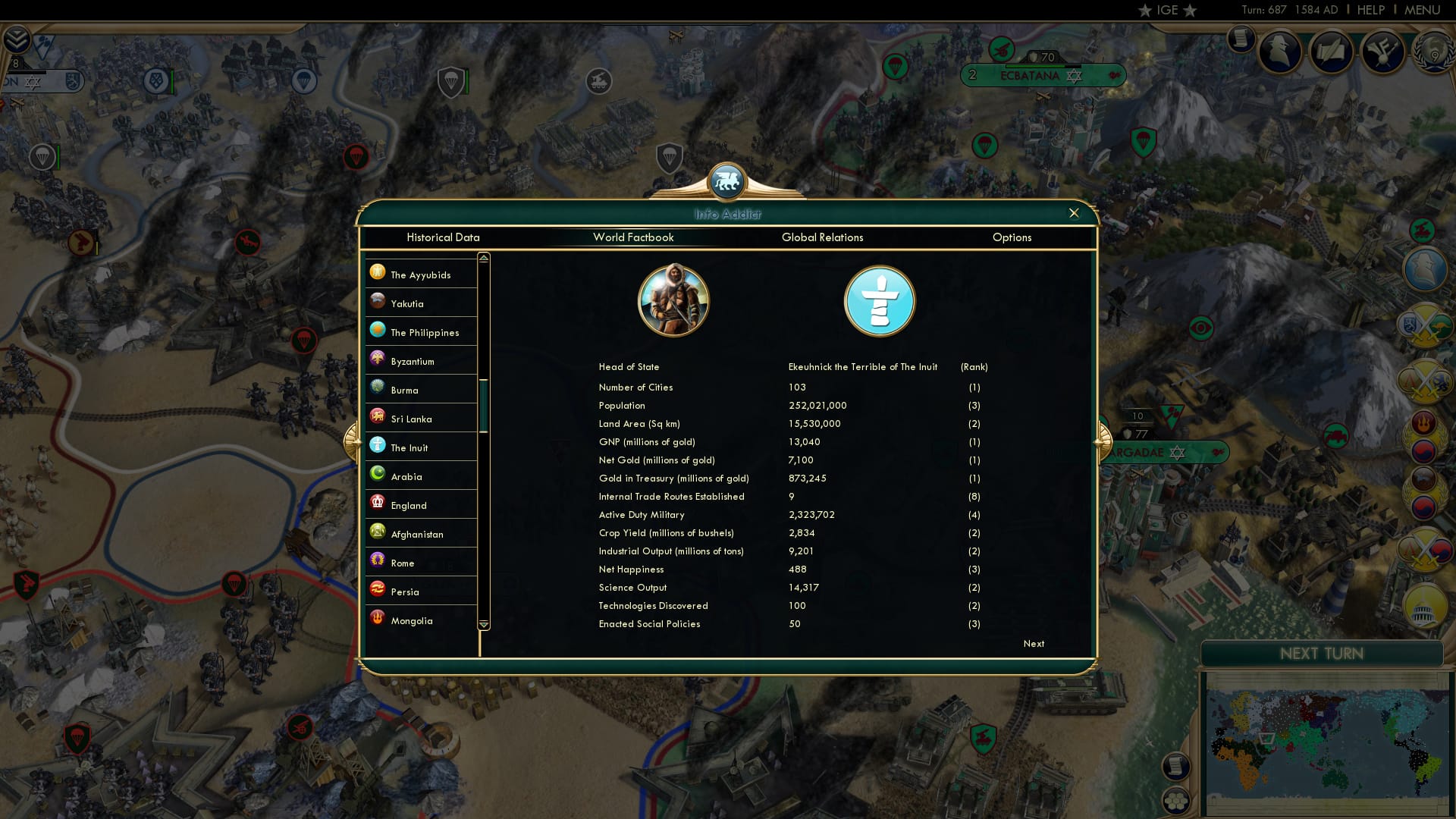The height and width of the screenshot is (819, 1456).
Task: Click the Info Addict lion emblem
Action: pyautogui.click(x=727, y=180)
